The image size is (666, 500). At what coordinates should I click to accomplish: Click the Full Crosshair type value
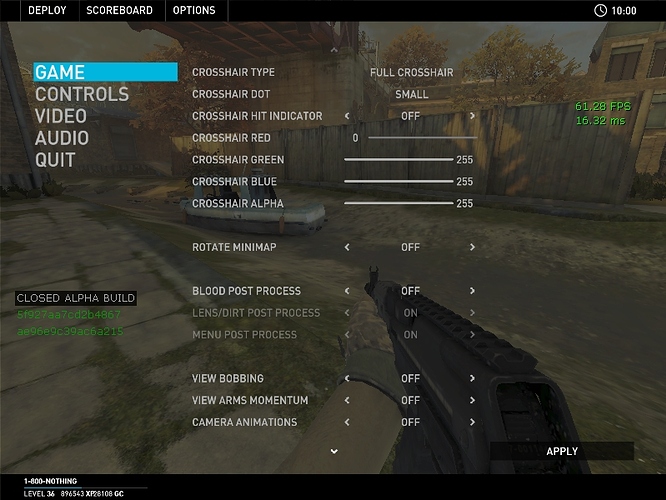click(x=411, y=72)
